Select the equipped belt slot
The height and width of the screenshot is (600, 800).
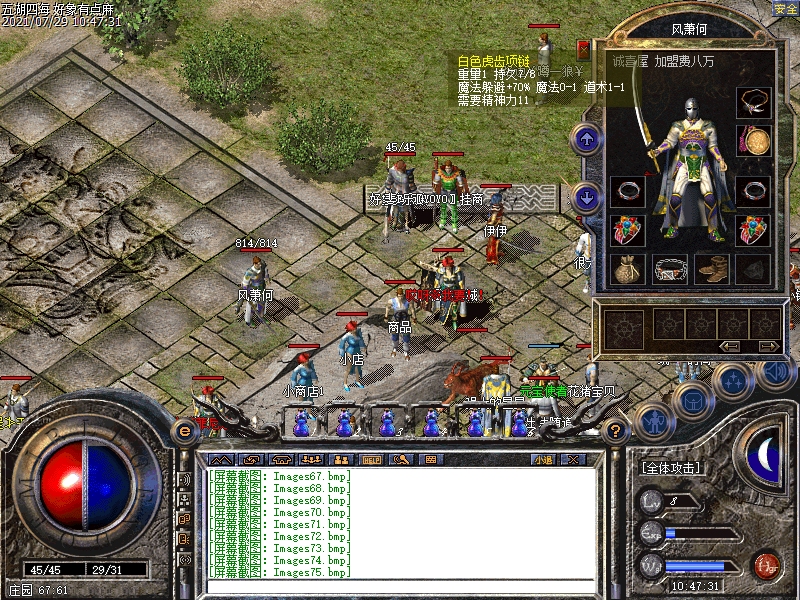[x=670, y=268]
